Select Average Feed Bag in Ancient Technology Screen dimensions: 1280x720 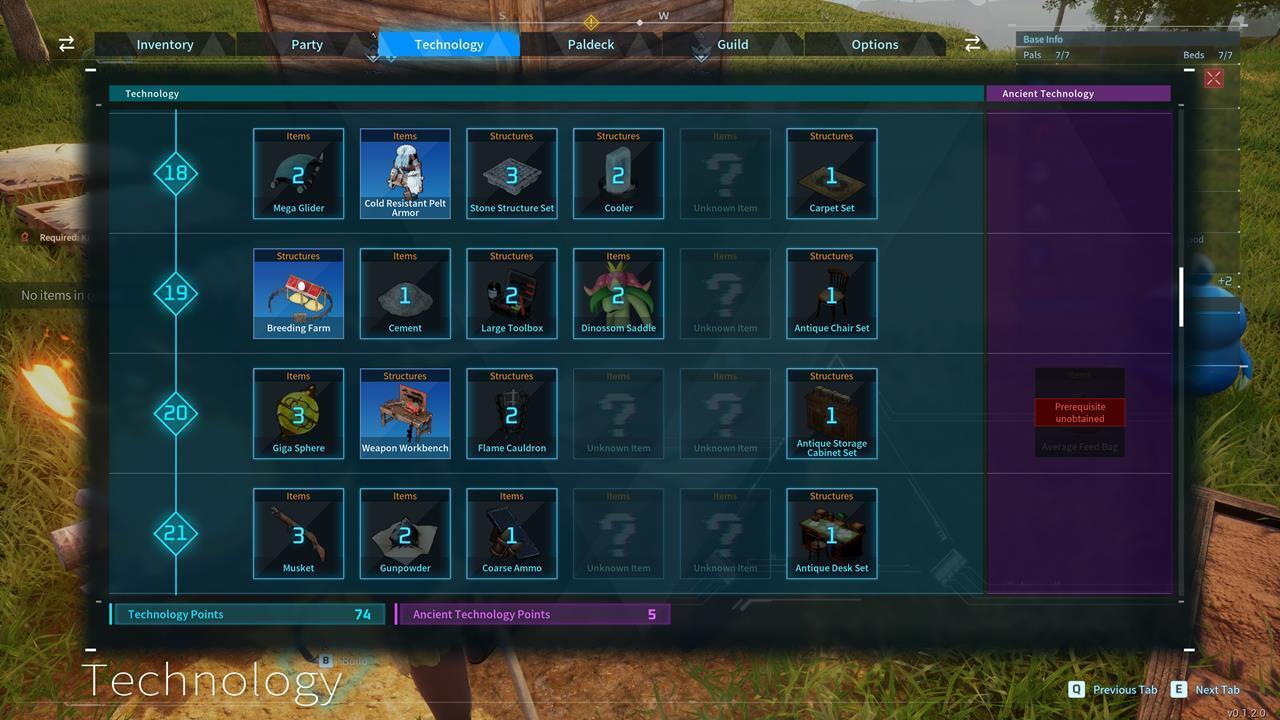tap(1079, 413)
